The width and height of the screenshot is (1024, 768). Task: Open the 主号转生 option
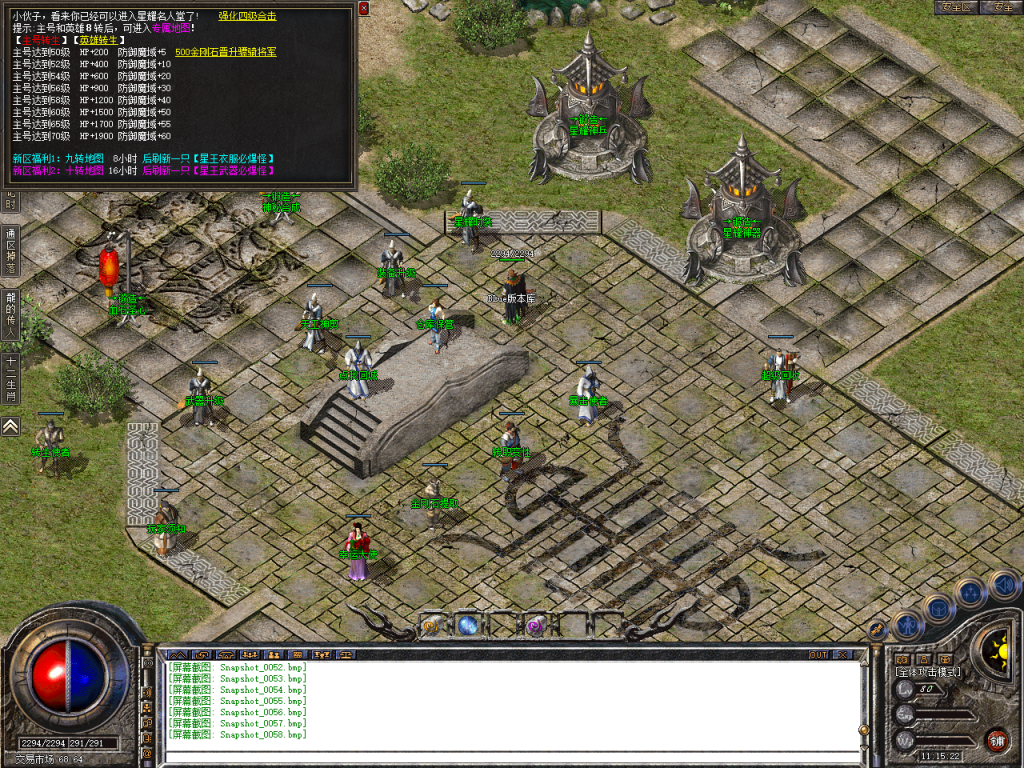(x=39, y=40)
